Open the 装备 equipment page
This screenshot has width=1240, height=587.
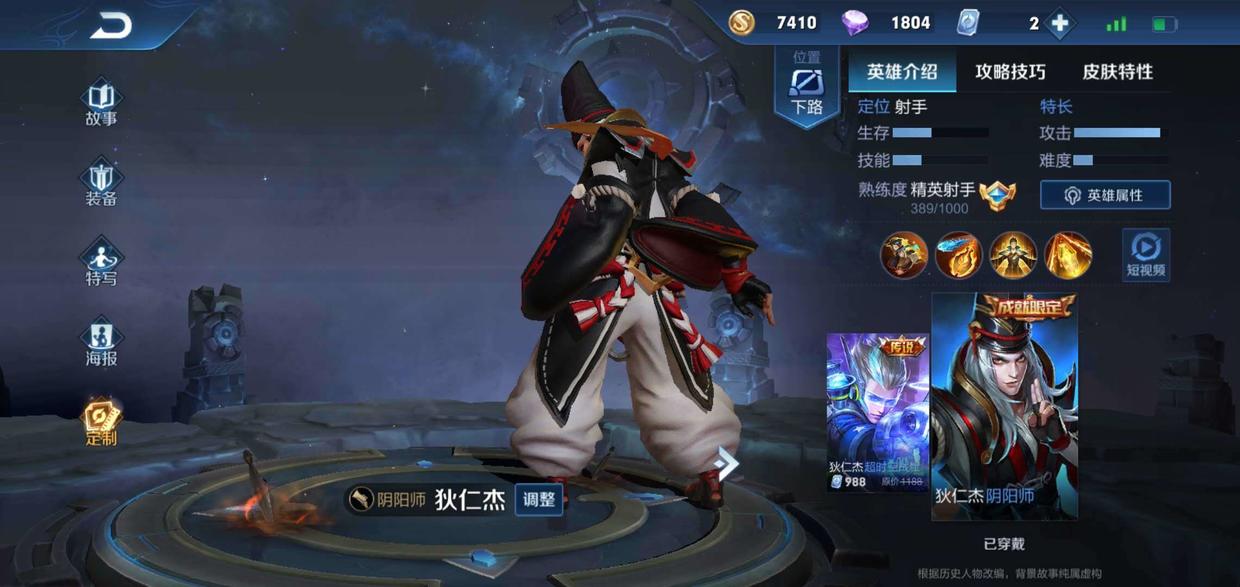pyautogui.click(x=101, y=184)
